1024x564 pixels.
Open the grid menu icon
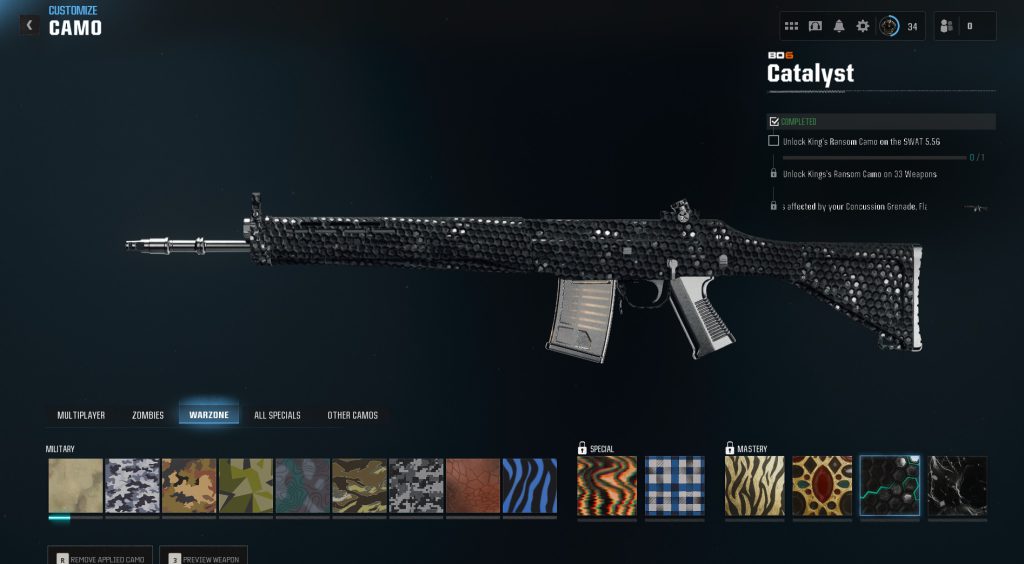[791, 26]
